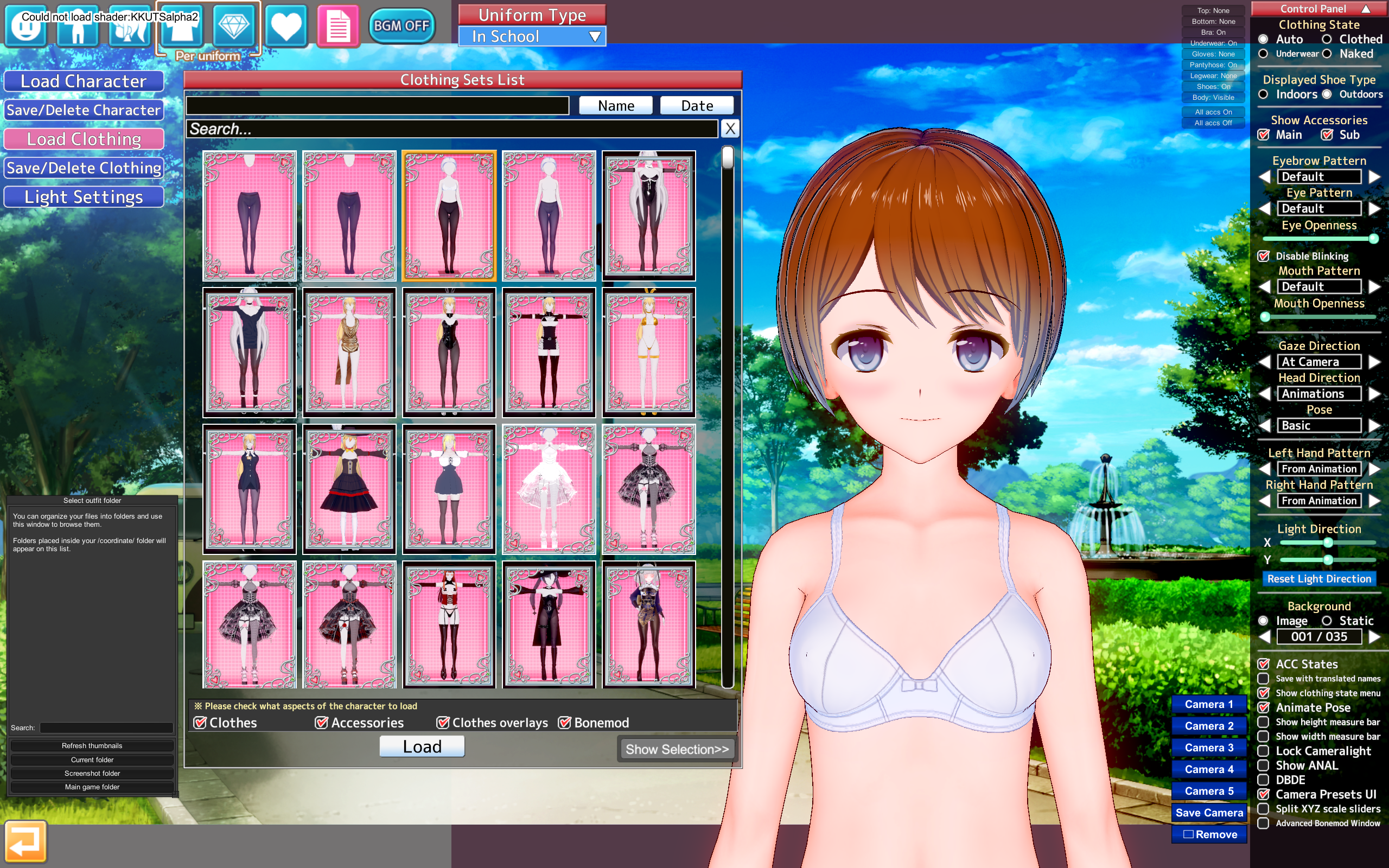Viewport: 1389px width, 868px height.
Task: Open the Uniform Type dropdown
Action: click(532, 37)
